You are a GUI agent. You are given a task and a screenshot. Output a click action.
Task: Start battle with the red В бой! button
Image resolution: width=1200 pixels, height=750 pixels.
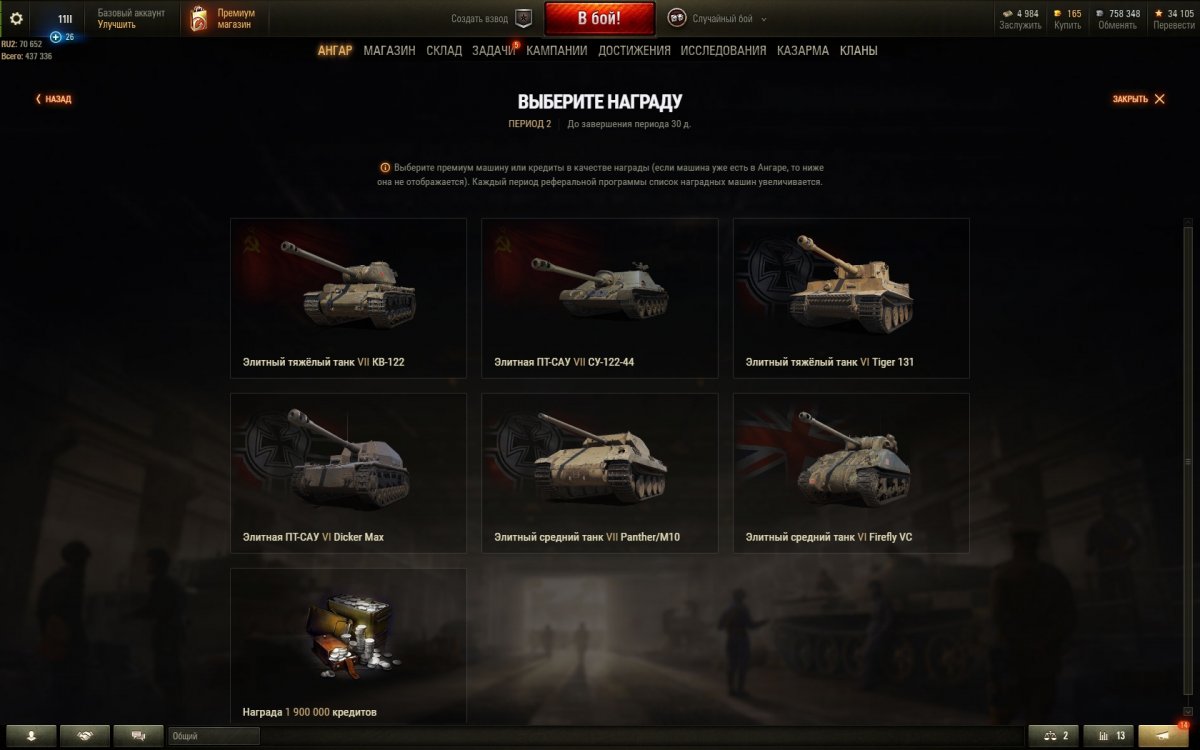point(599,18)
